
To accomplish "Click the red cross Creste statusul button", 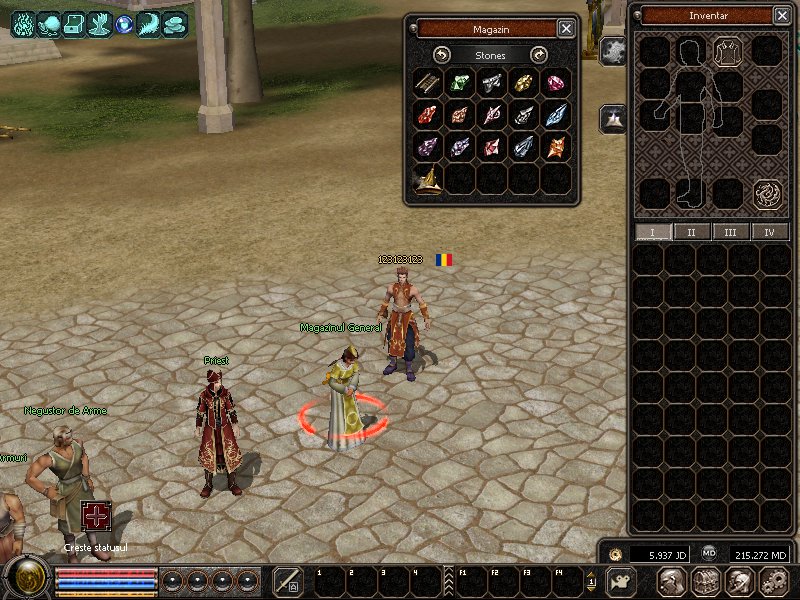I will pos(96,517).
